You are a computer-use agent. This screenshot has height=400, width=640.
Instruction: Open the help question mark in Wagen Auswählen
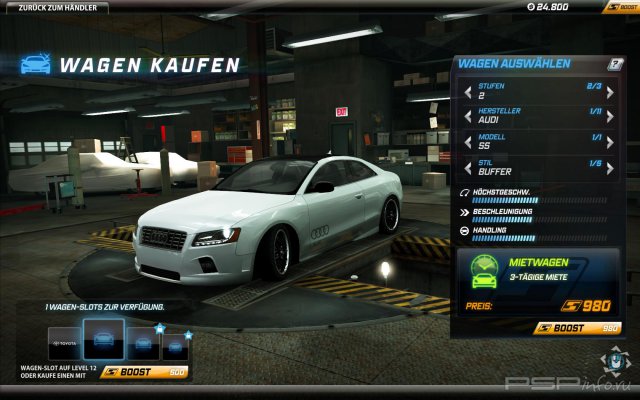click(x=616, y=64)
